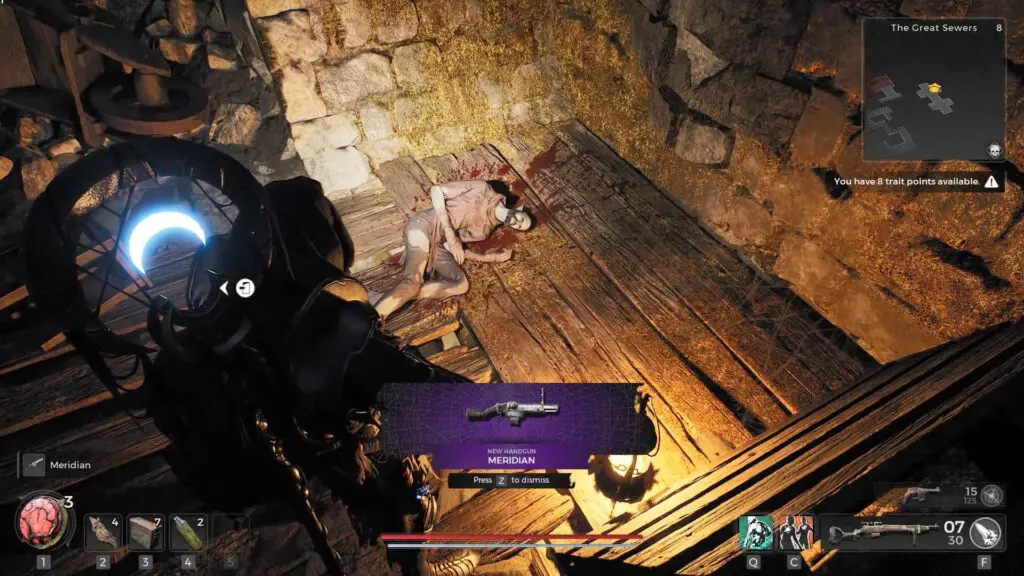Select the seashell consumable with count 4
1024x576 pixels.
(102, 532)
